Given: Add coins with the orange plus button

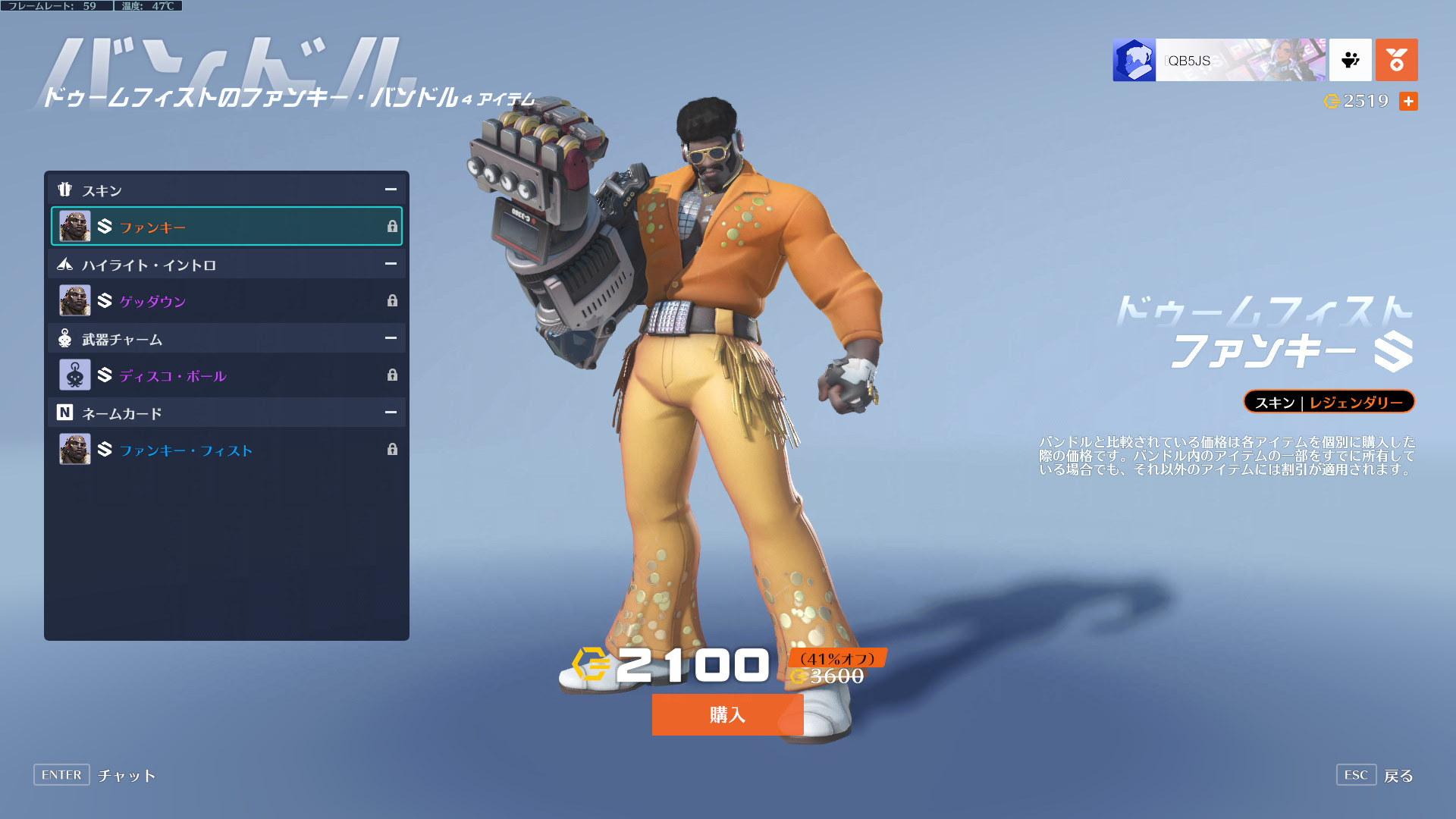Looking at the screenshot, I should tap(1408, 101).
